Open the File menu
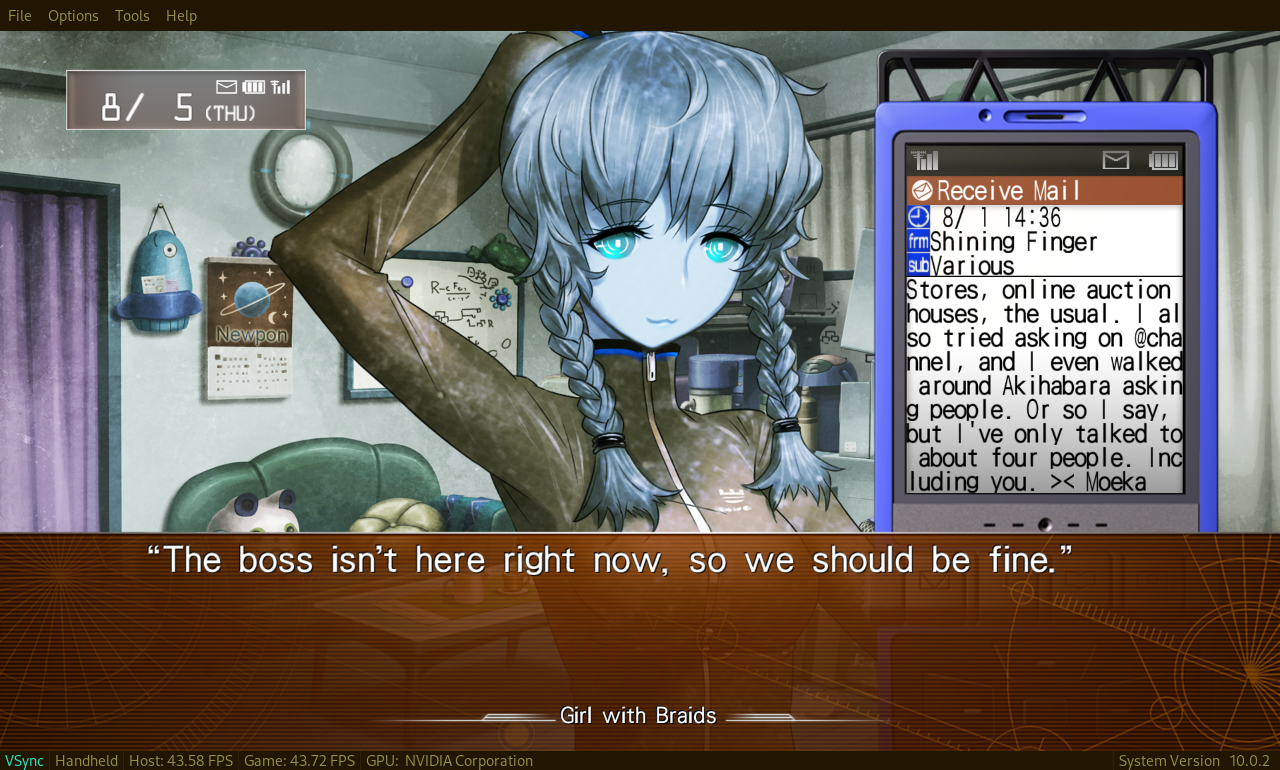Viewport: 1280px width, 770px height. tap(17, 15)
